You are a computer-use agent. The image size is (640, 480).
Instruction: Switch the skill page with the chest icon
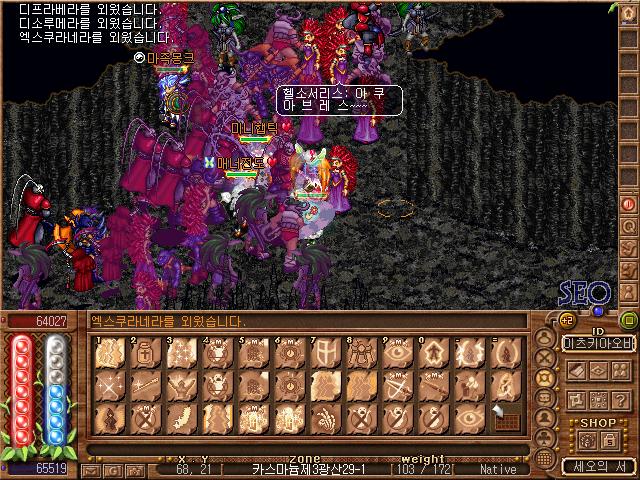pyautogui.click(x=505, y=416)
